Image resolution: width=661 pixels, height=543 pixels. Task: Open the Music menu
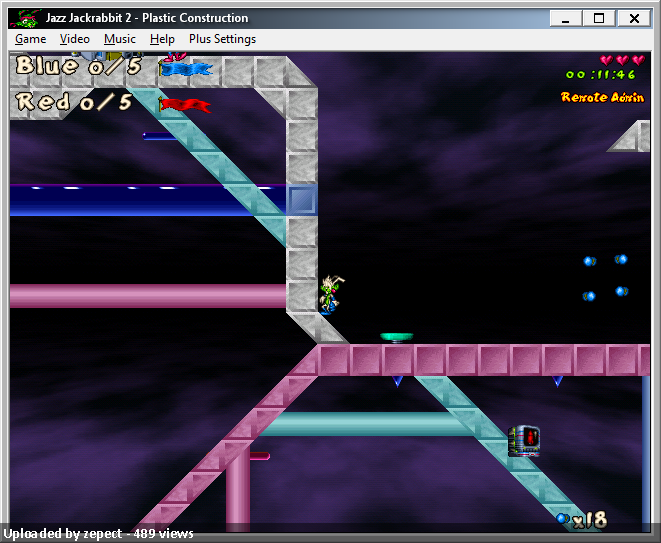[120, 39]
